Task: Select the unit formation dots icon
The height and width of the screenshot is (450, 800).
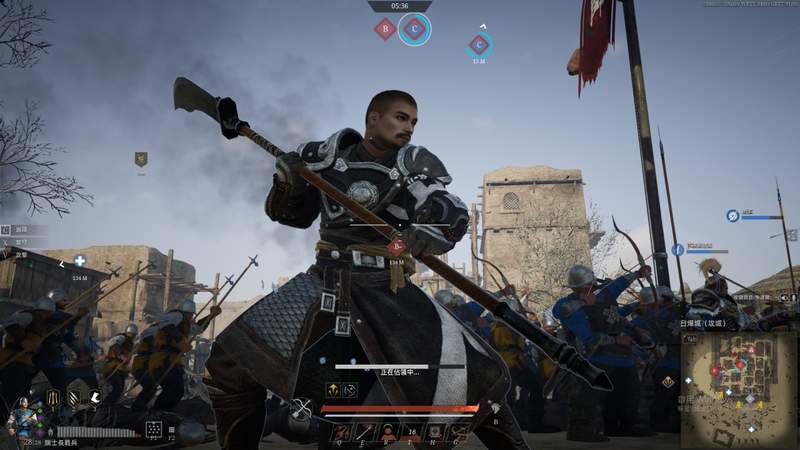Action: pyautogui.click(x=154, y=429)
